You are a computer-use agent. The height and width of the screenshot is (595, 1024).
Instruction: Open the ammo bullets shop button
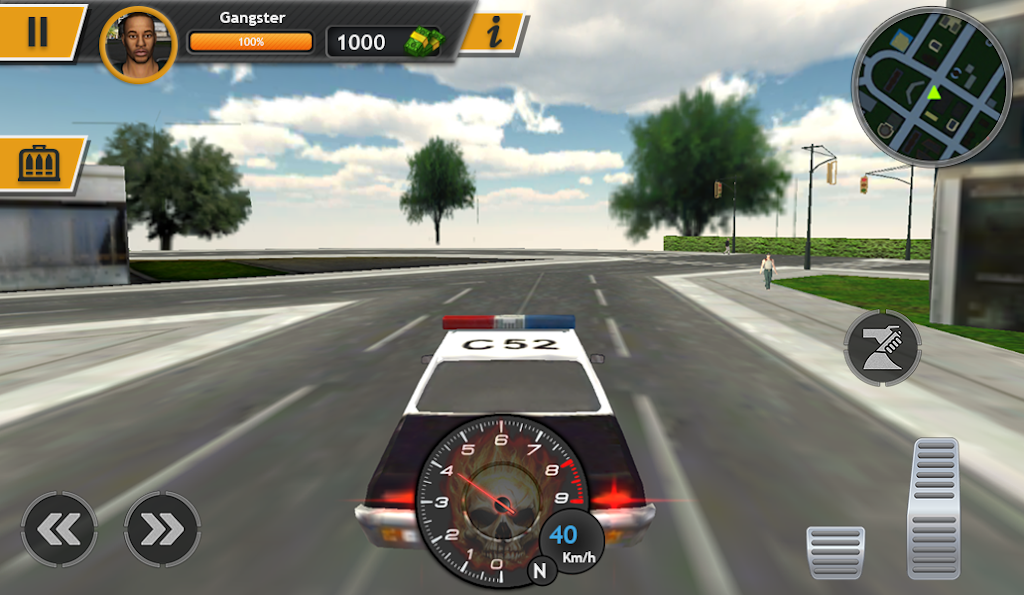[40, 163]
